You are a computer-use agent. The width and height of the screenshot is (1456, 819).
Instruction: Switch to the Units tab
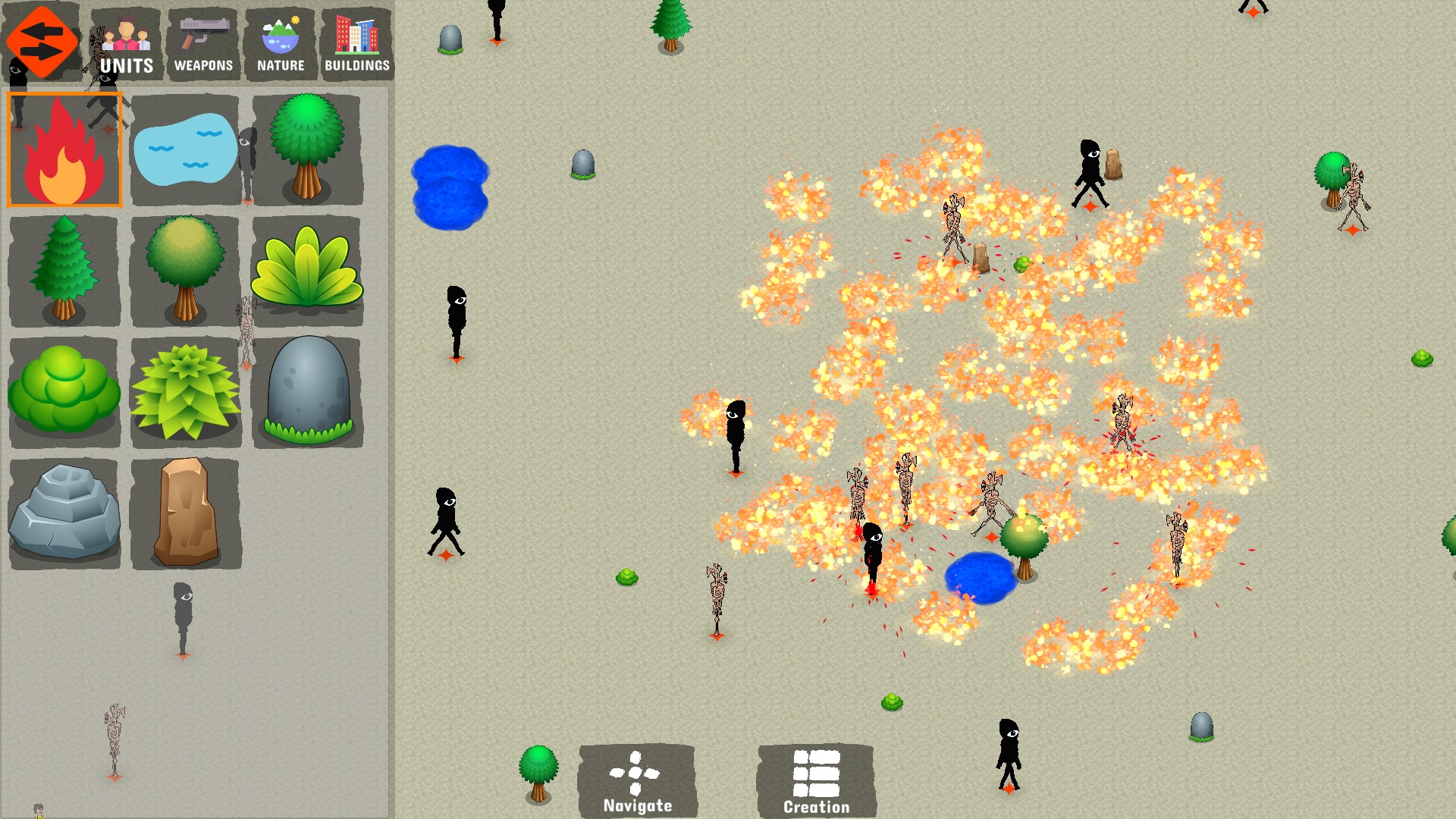coord(126,44)
